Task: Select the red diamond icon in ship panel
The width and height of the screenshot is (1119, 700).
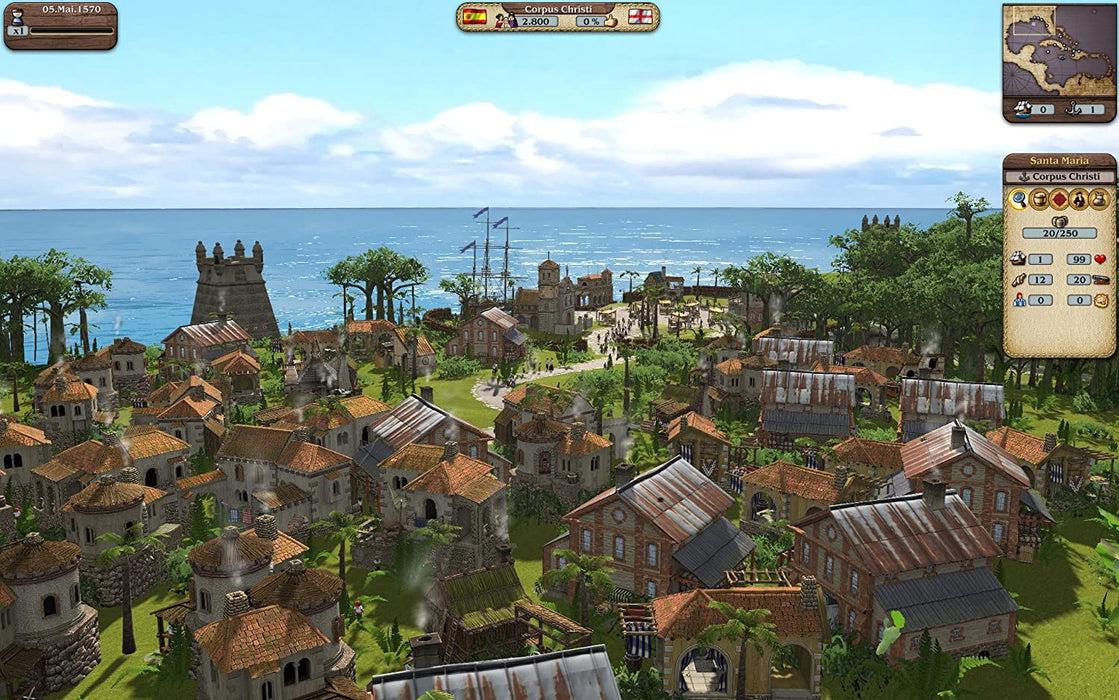Action: click(x=1059, y=199)
